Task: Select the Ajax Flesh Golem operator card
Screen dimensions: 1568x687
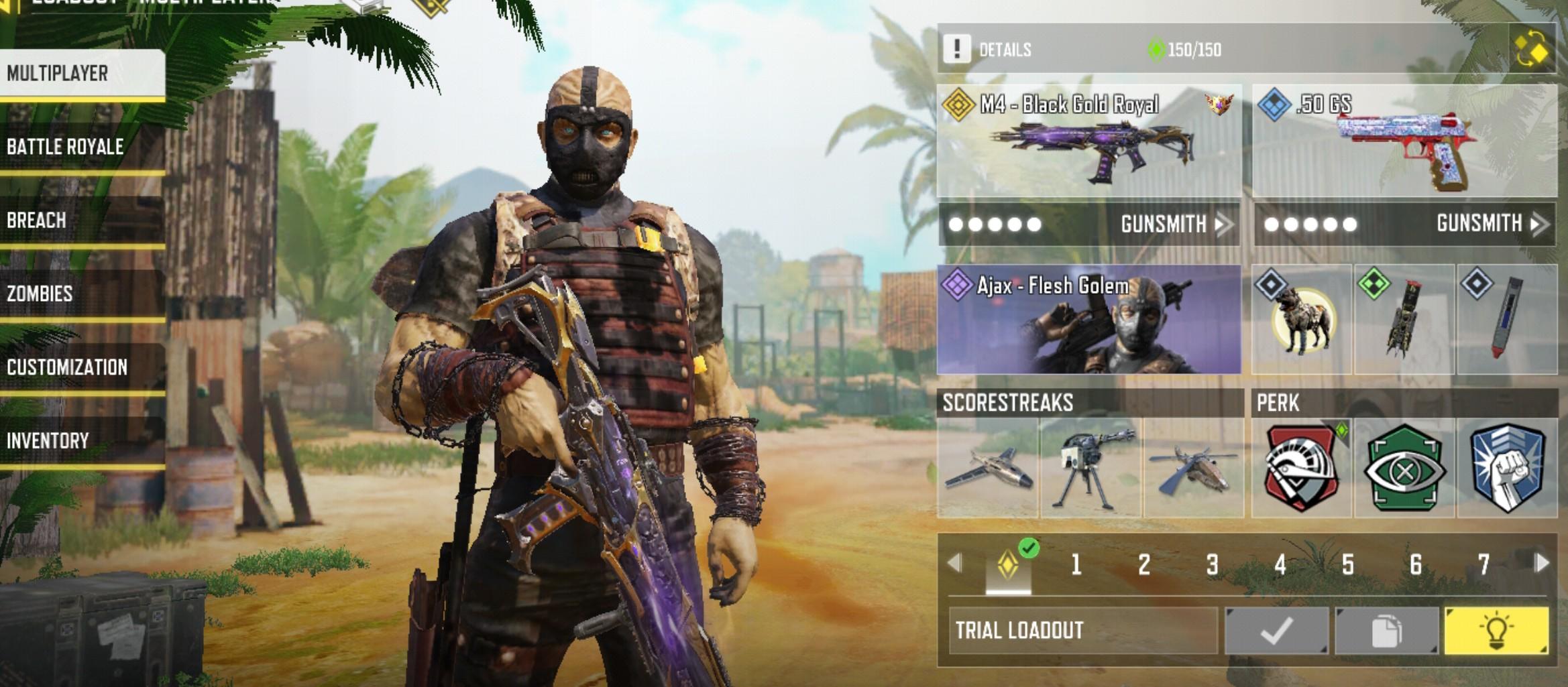Action: [x=1088, y=320]
